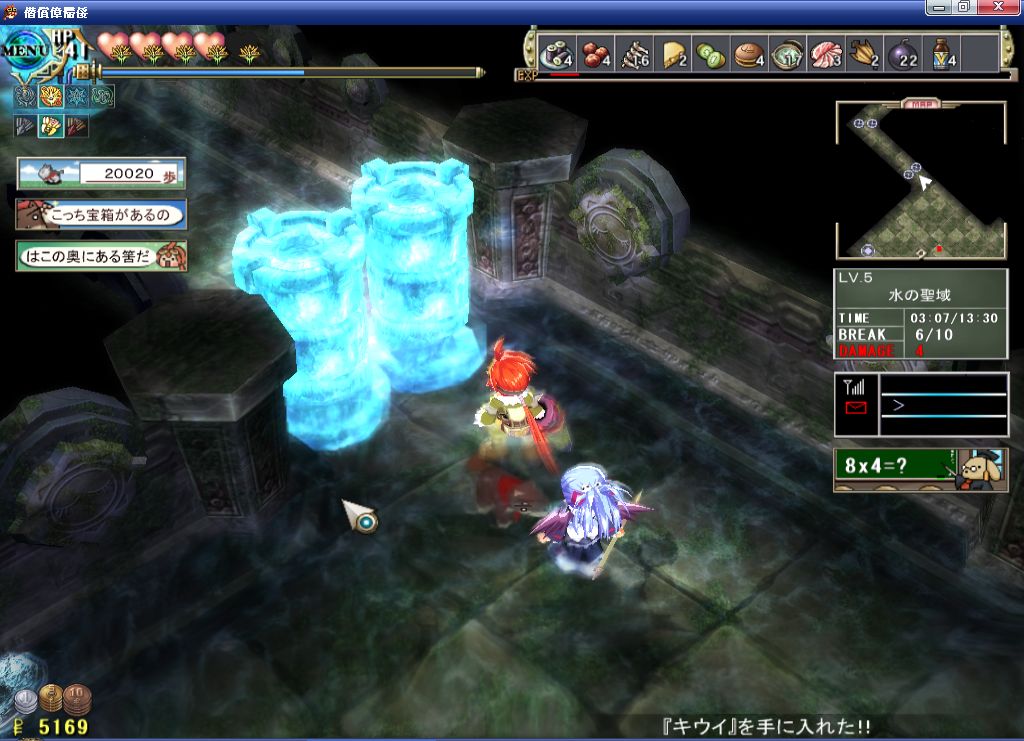
Task: Choose the cheese wedge item
Action: pyautogui.click(x=671, y=54)
